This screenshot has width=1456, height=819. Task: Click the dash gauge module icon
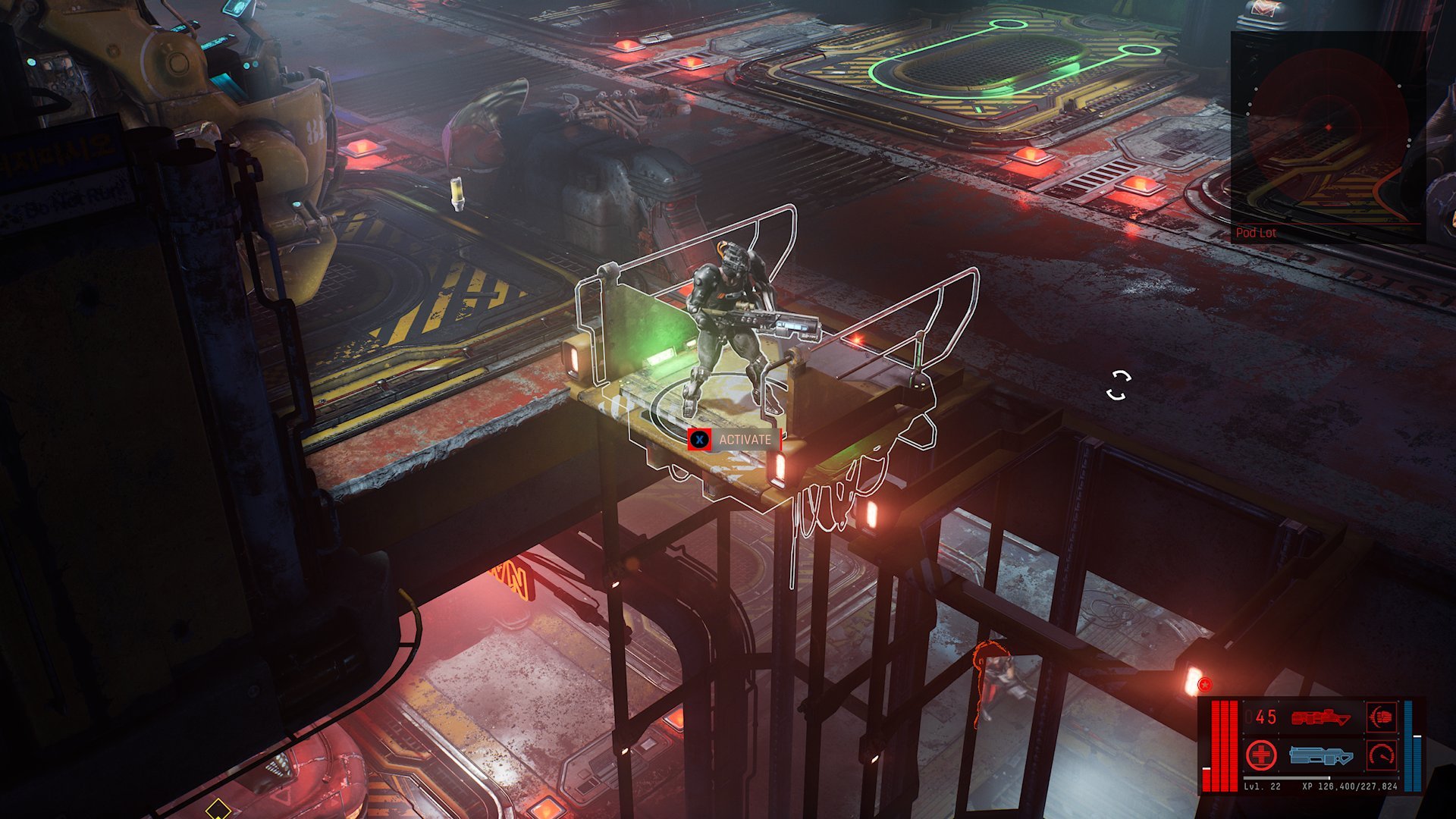(x=1382, y=755)
